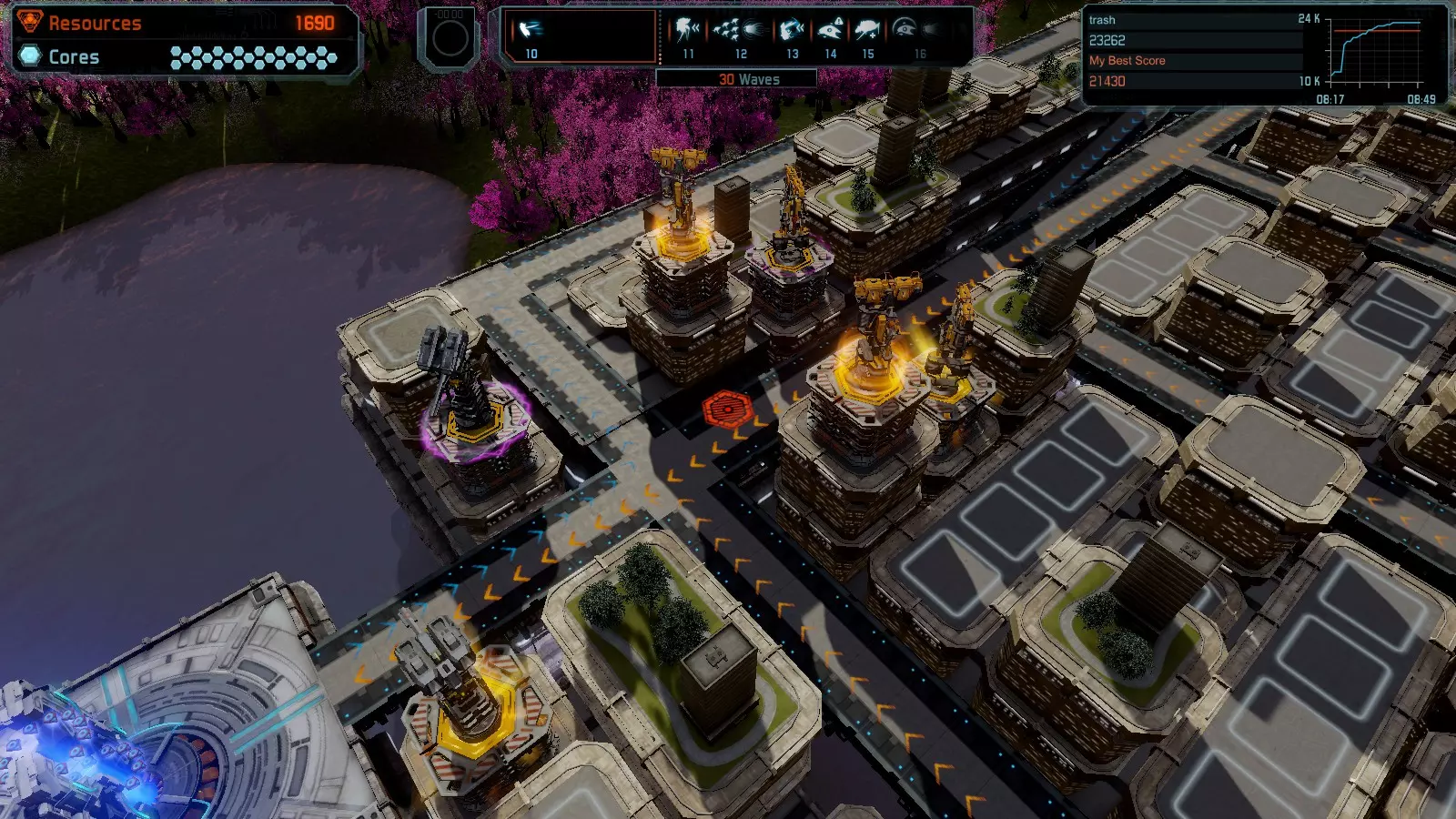Inspect the wave 11 enemy icon
Viewport: 1456px width, 819px height.
[688, 32]
